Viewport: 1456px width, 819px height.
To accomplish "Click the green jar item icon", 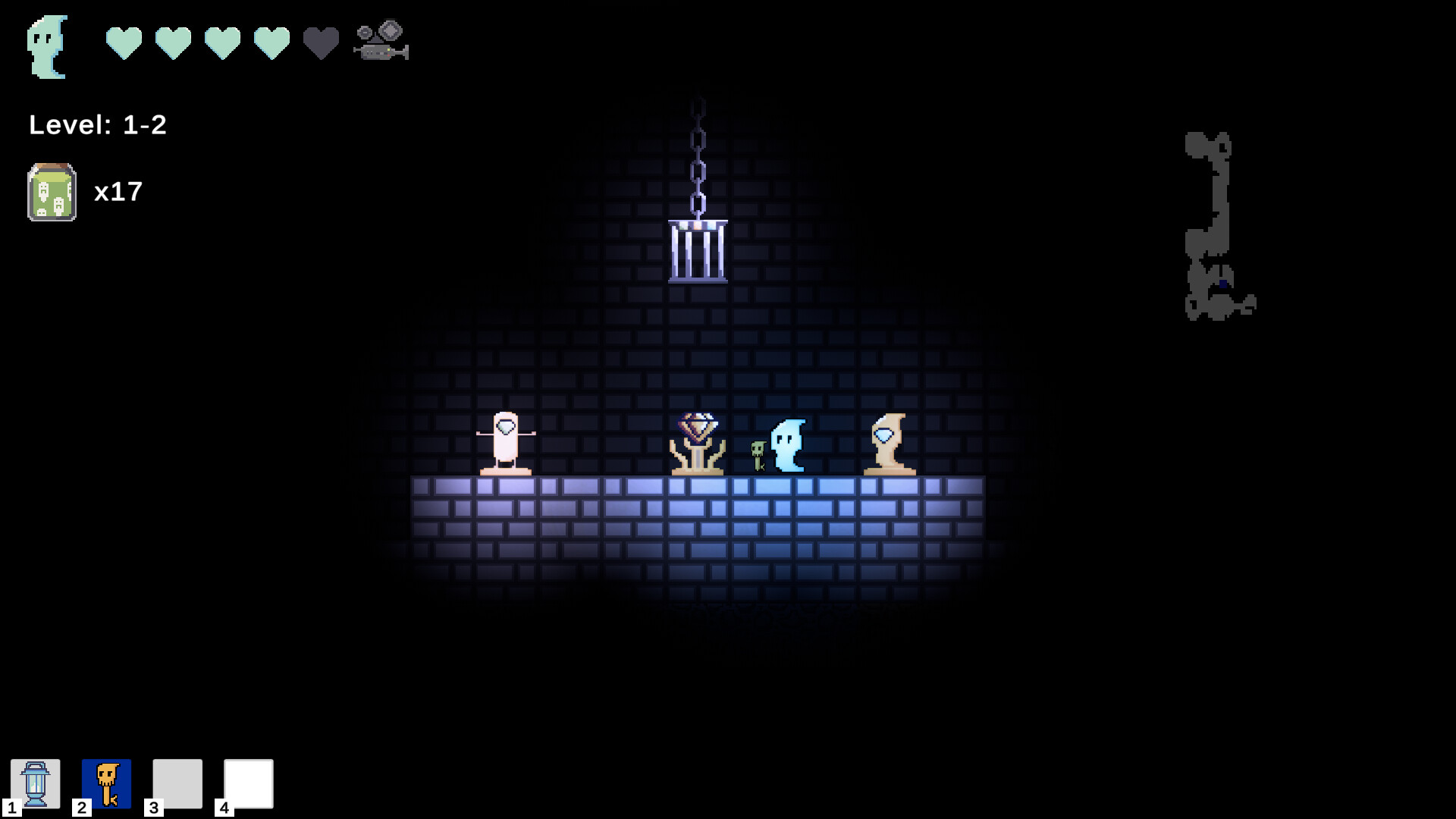I will pos(51,192).
